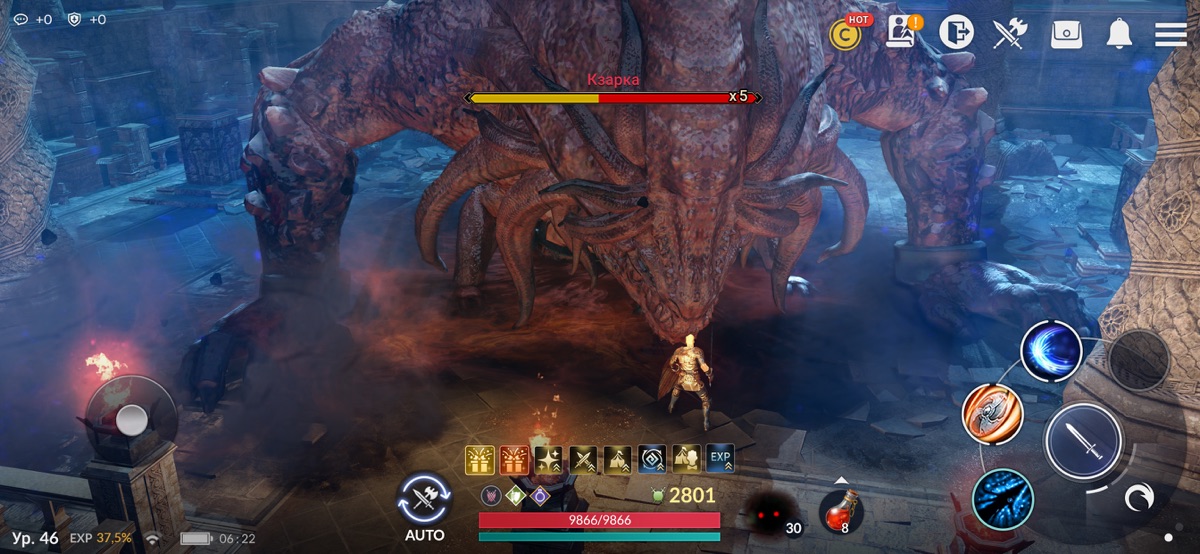Select the yellow gift box buff icon
The width and height of the screenshot is (1200, 554).
click(480, 459)
